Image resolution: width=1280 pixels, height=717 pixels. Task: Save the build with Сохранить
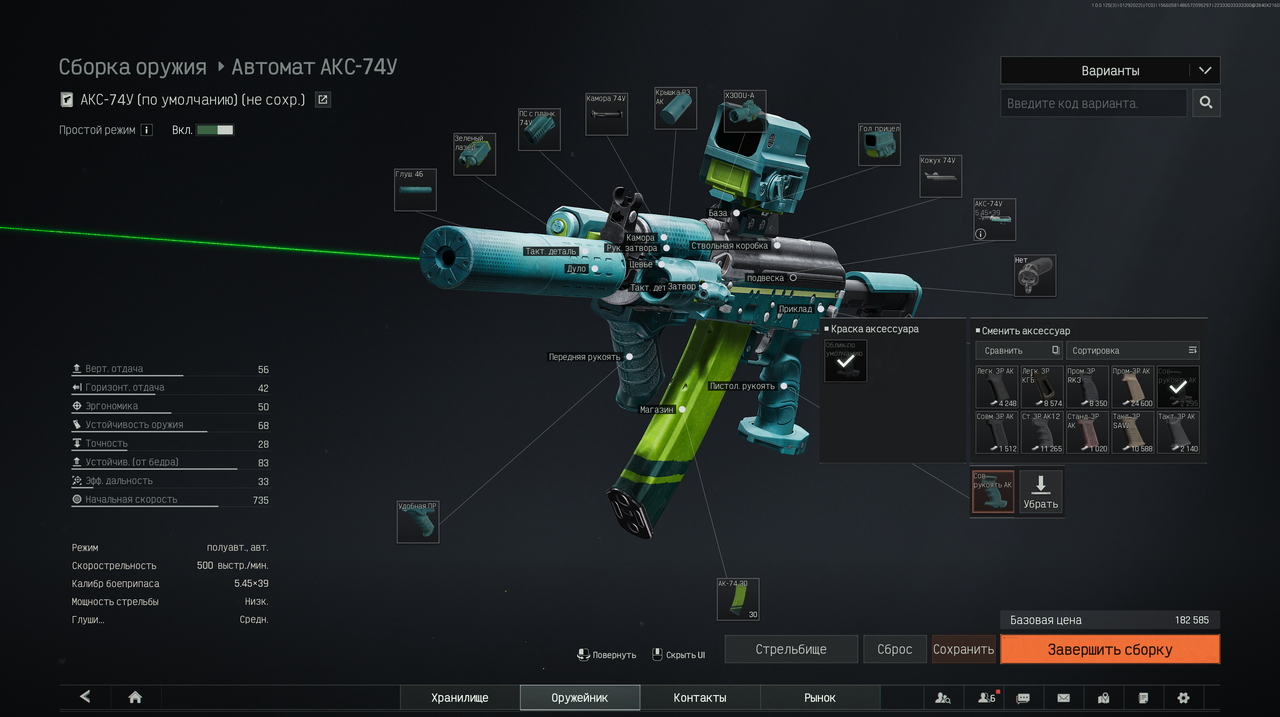(963, 649)
